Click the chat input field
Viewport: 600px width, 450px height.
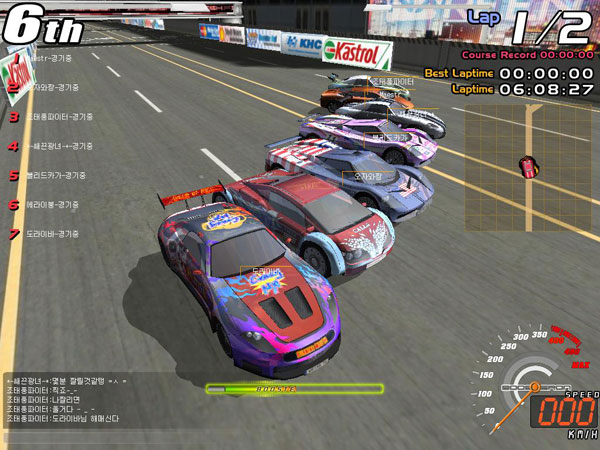pyautogui.click(x=100, y=437)
